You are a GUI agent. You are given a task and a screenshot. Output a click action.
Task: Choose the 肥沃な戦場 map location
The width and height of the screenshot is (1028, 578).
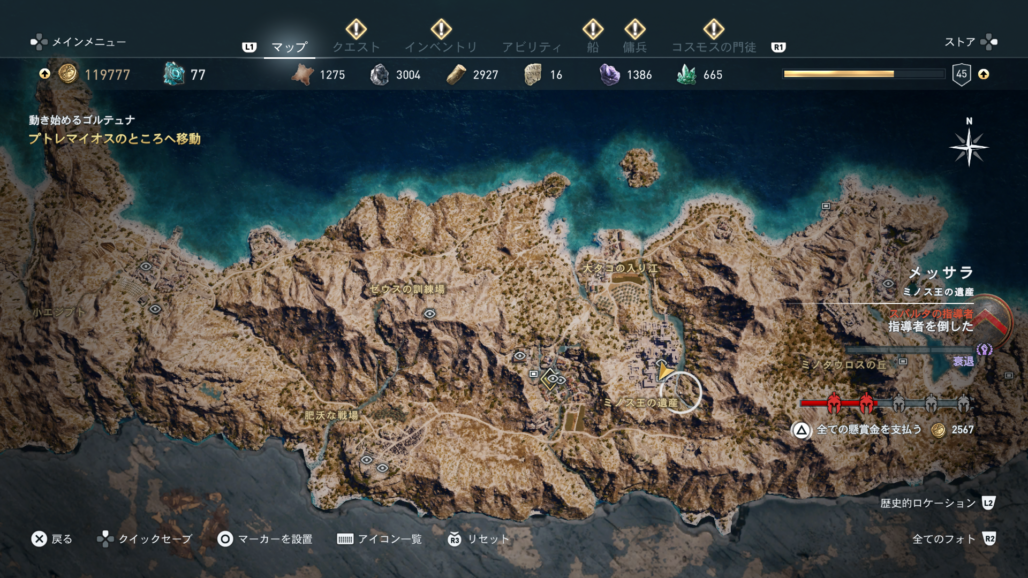click(x=331, y=414)
